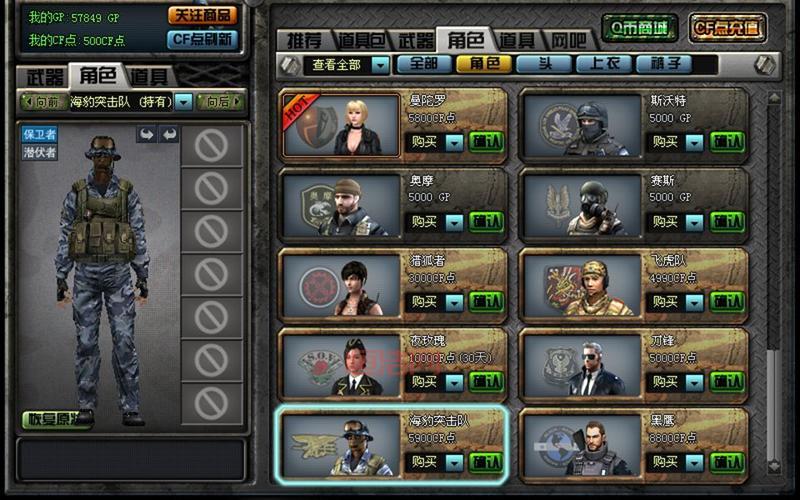Select the 全部 category filter
Image resolution: width=800 pixels, height=500 pixels.
[424, 64]
